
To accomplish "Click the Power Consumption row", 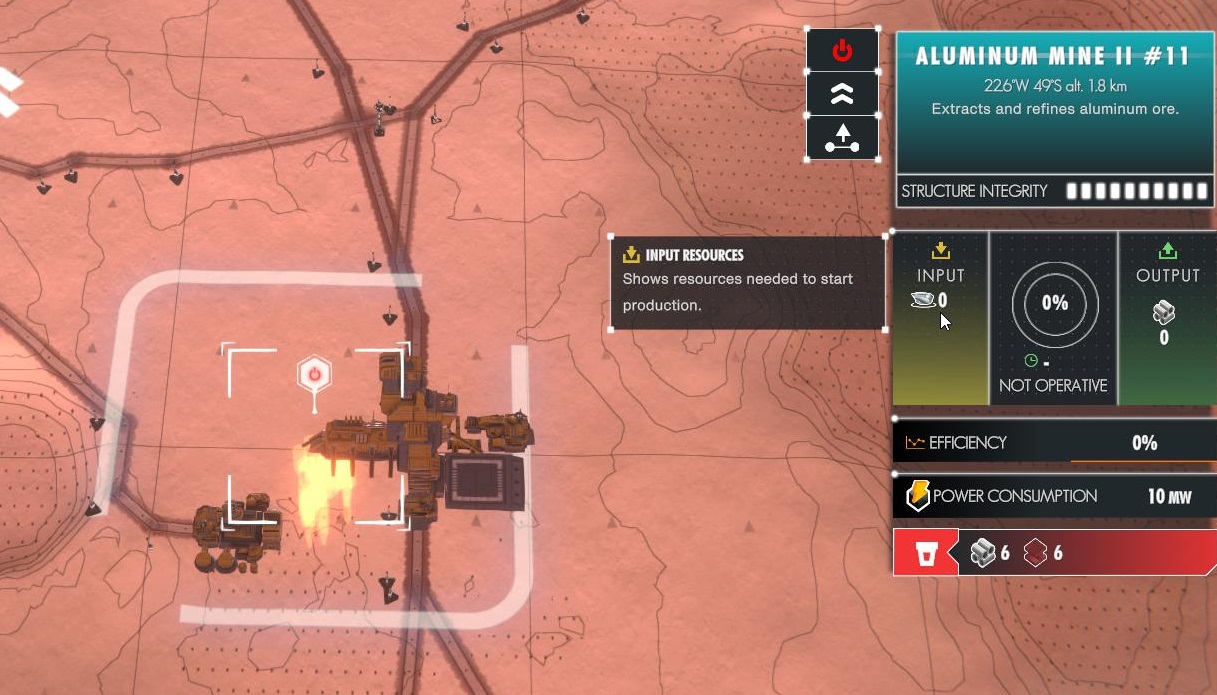I will pyautogui.click(x=1054, y=496).
